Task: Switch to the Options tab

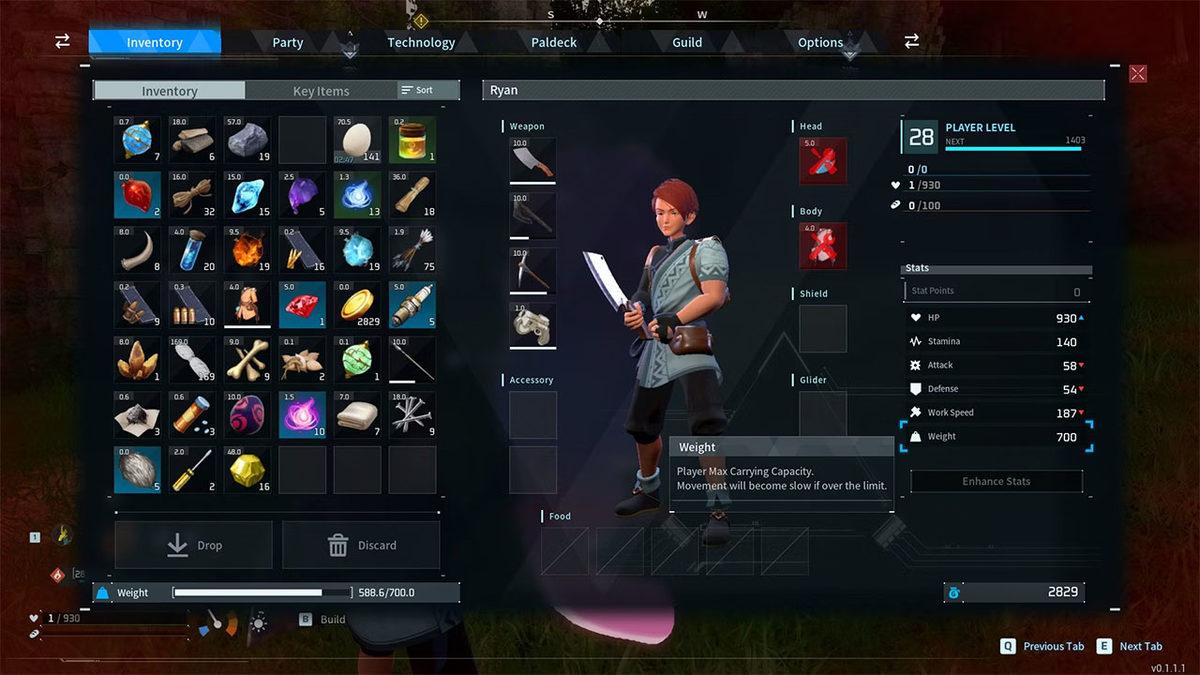Action: 820,42
